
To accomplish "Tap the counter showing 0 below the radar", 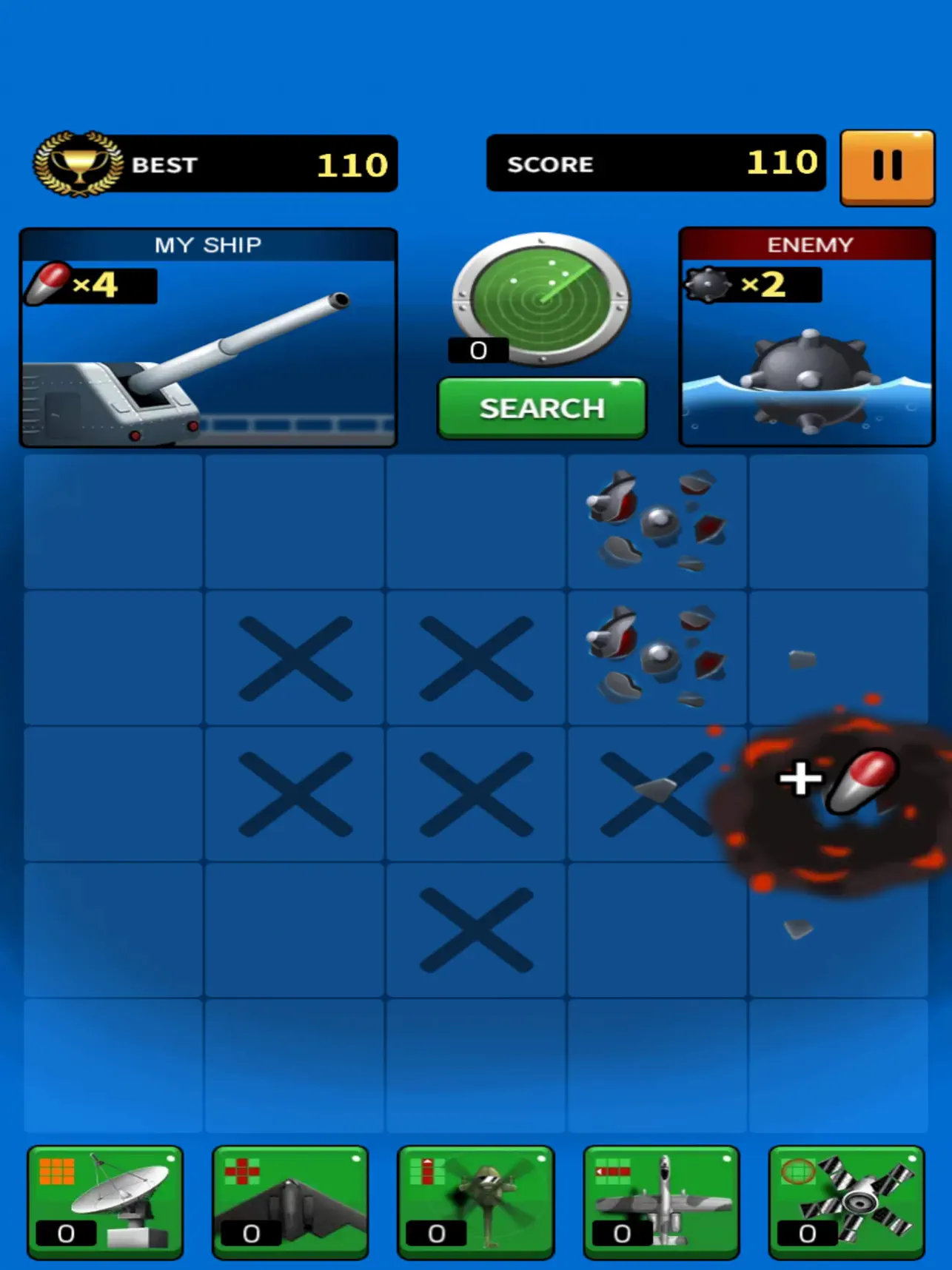I will tap(476, 349).
